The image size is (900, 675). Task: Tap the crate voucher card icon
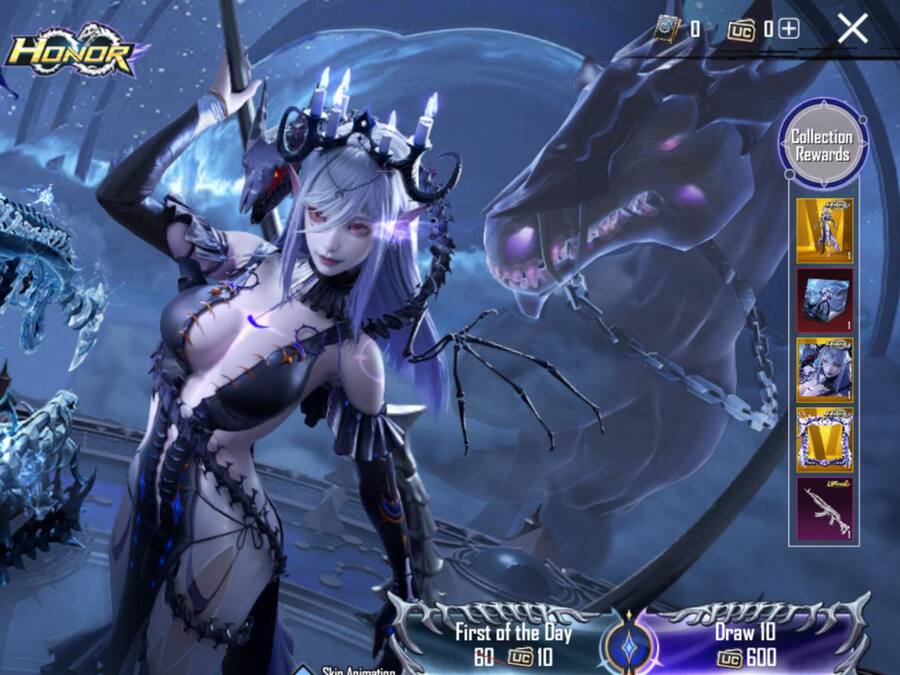click(x=666, y=30)
